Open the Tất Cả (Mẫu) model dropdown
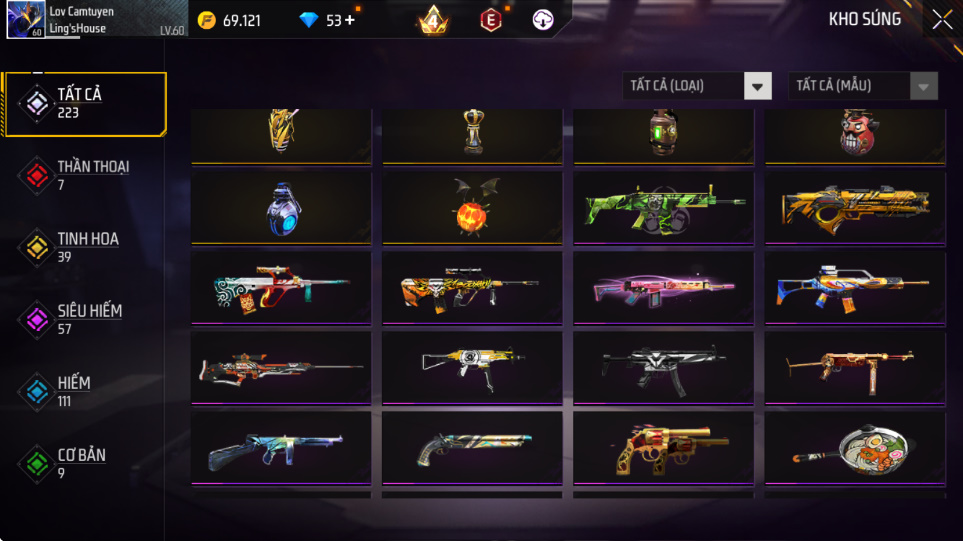 coord(863,86)
